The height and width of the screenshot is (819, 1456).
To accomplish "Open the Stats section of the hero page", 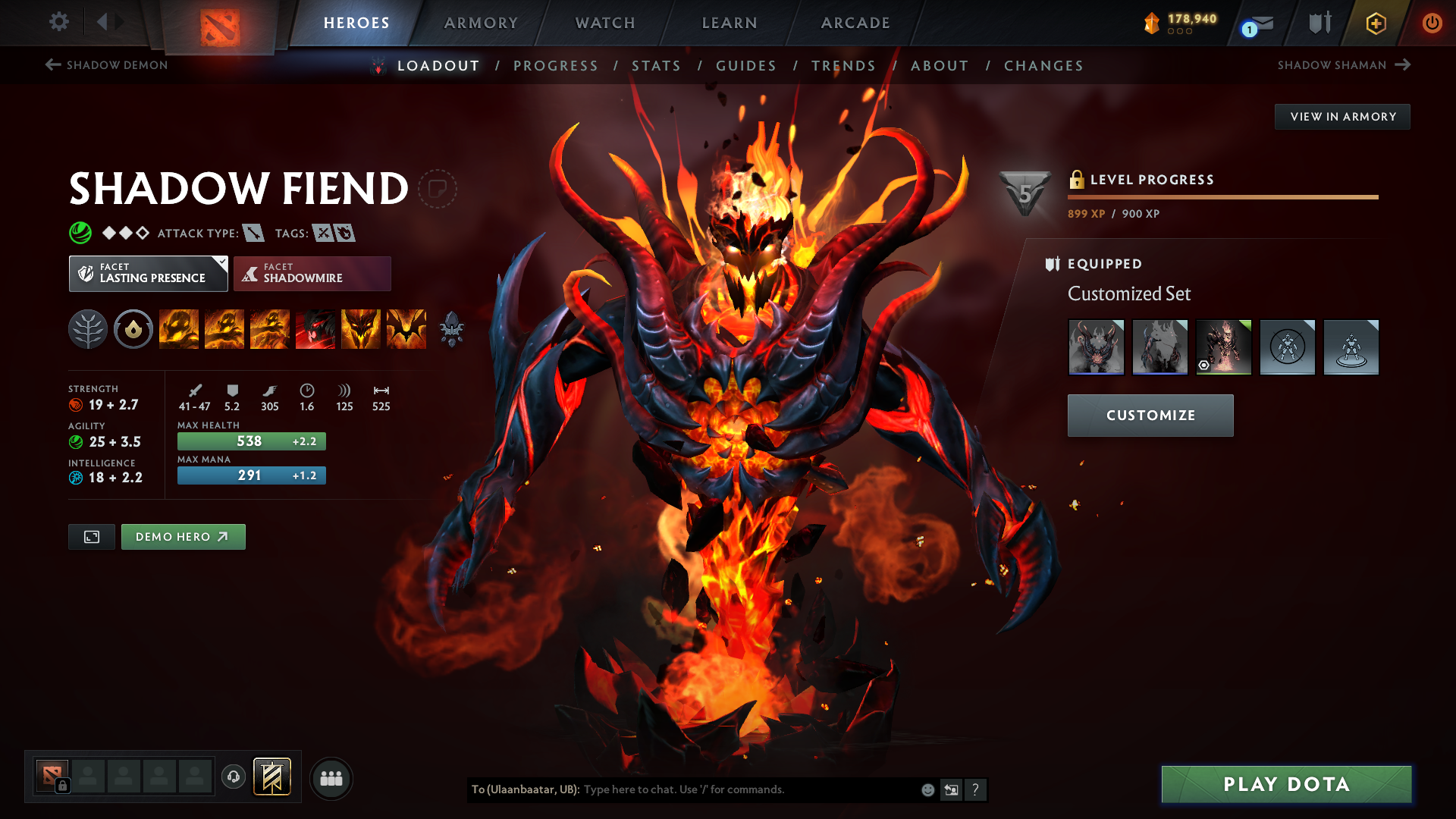I will 657,66.
